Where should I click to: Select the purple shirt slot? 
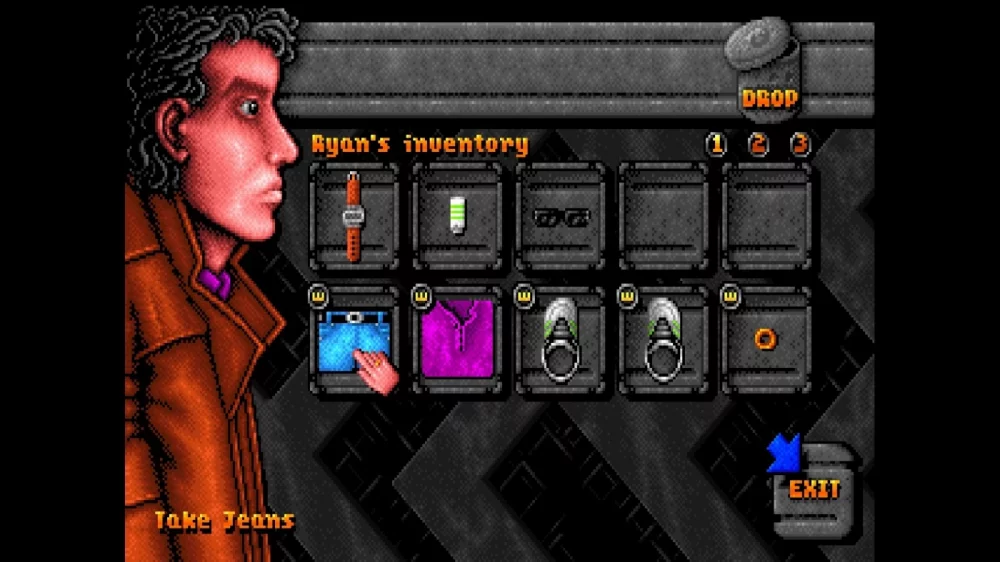tap(457, 340)
